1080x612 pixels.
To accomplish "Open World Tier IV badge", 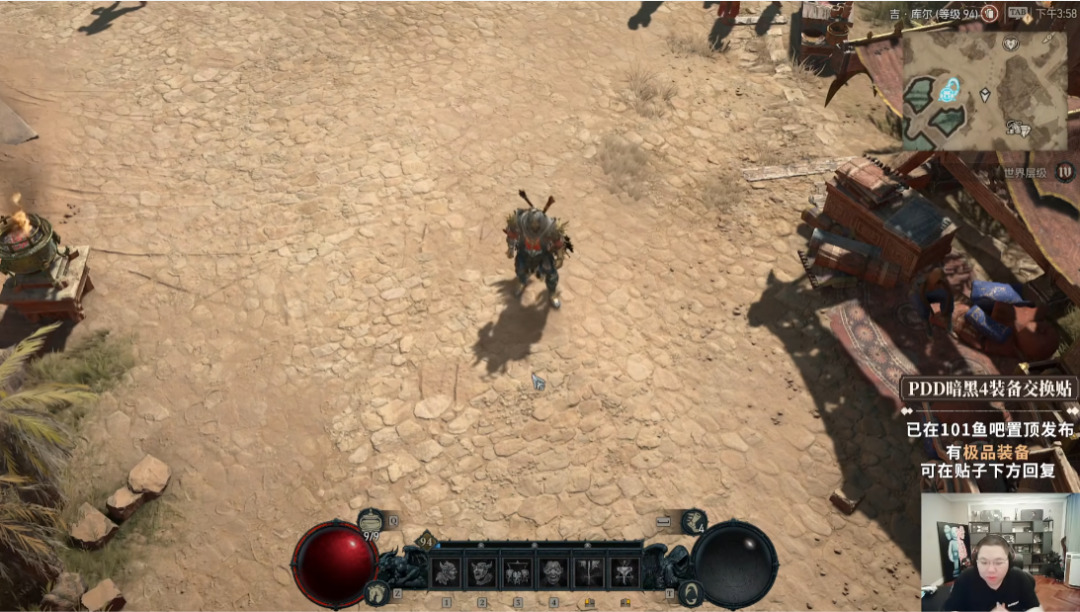I will point(1064,171).
